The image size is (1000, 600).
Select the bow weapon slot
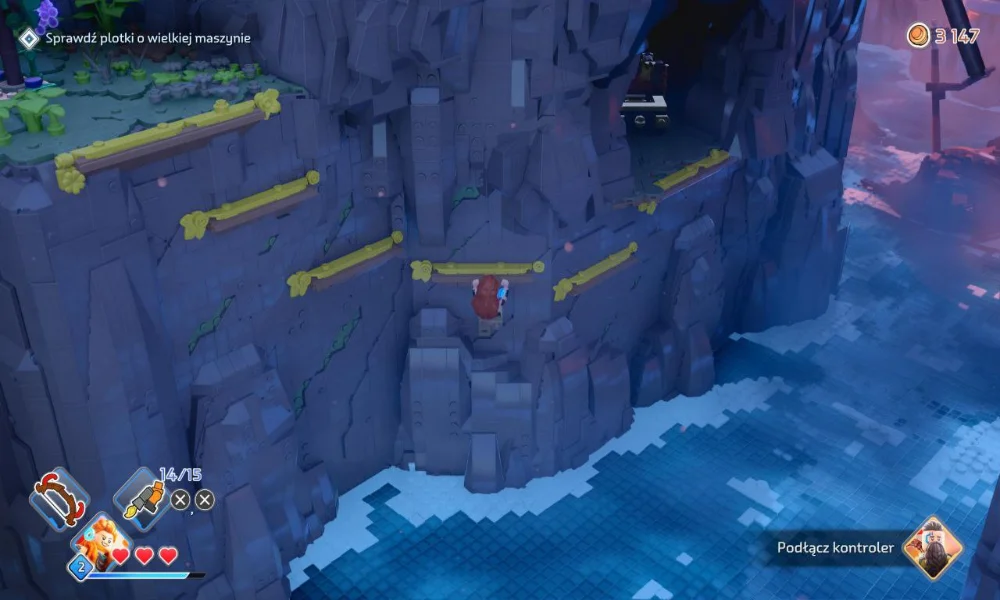point(59,498)
